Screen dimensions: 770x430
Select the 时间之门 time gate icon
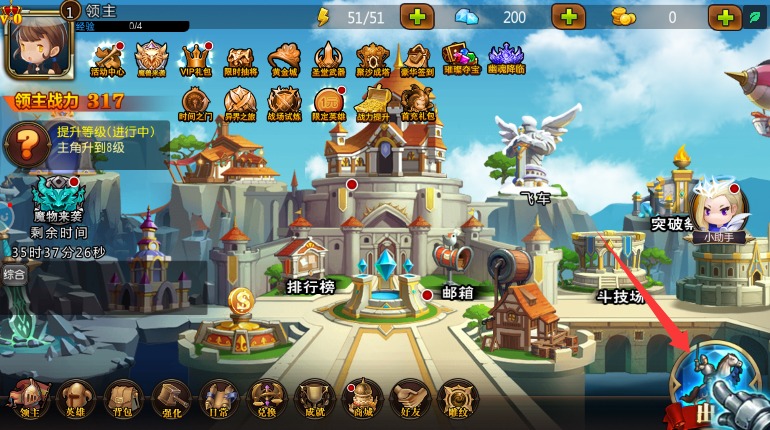195,102
